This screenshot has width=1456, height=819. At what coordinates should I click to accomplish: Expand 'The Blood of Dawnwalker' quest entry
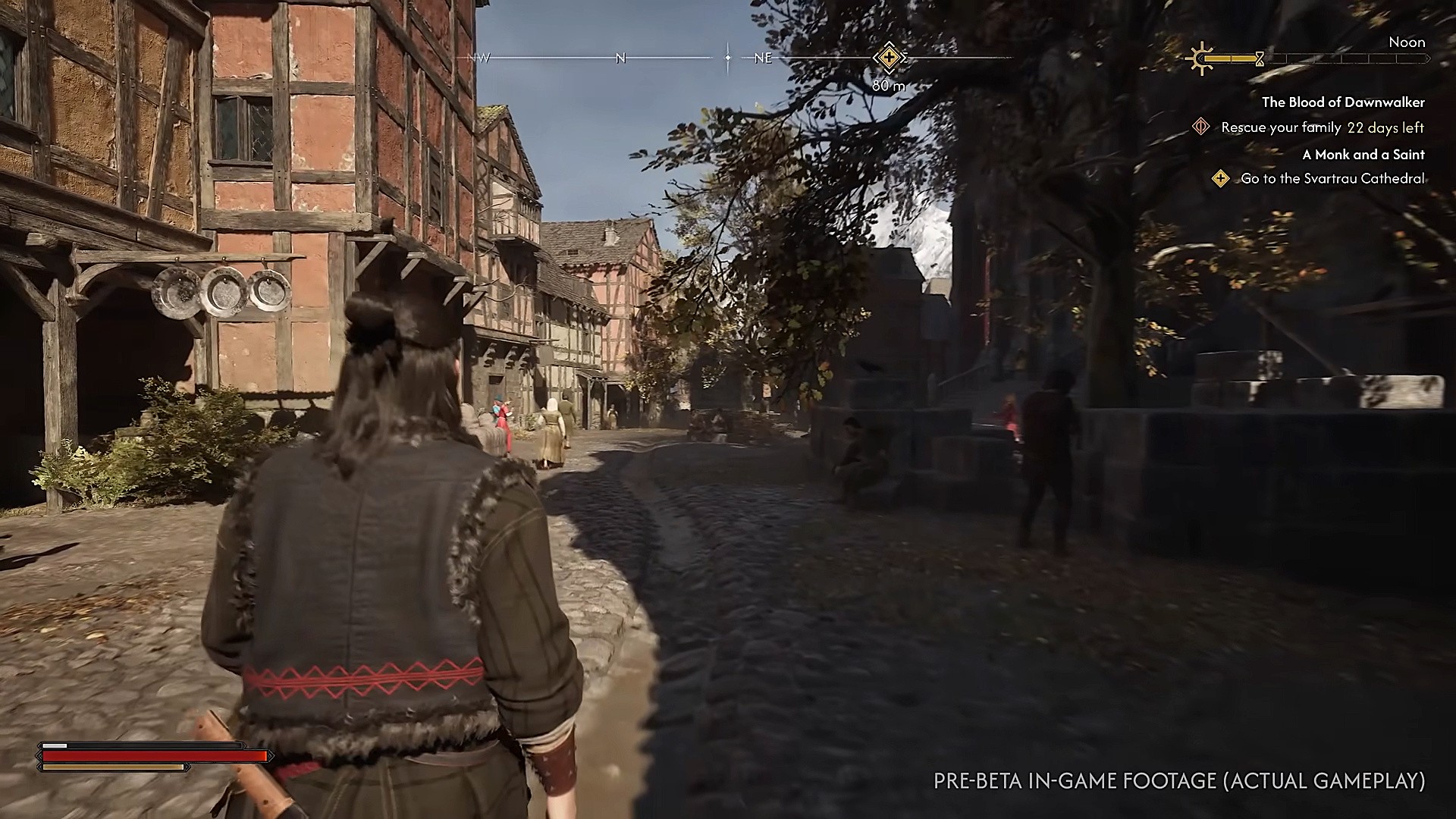pyautogui.click(x=1343, y=102)
